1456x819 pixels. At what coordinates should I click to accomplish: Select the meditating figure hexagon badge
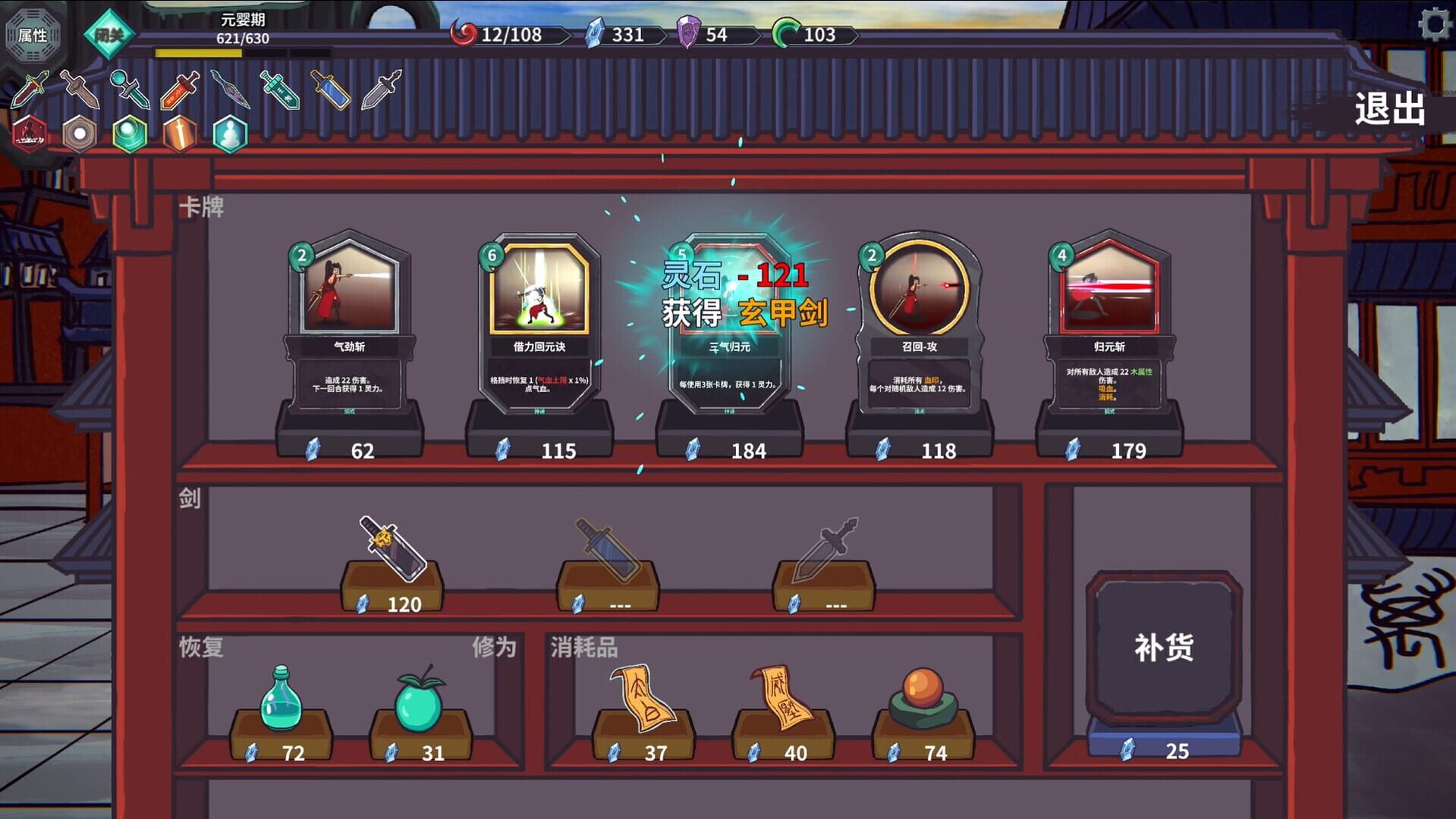(228, 133)
